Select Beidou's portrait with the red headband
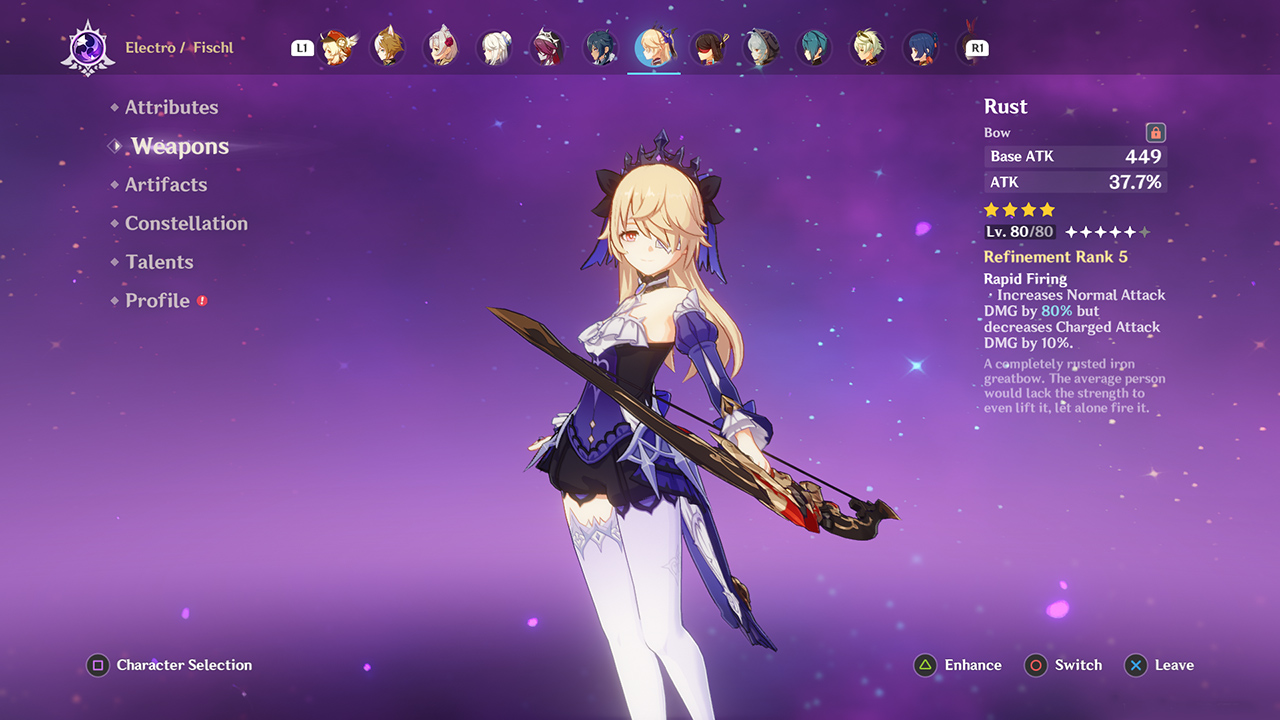Screen dimensions: 1280x720 (709, 47)
